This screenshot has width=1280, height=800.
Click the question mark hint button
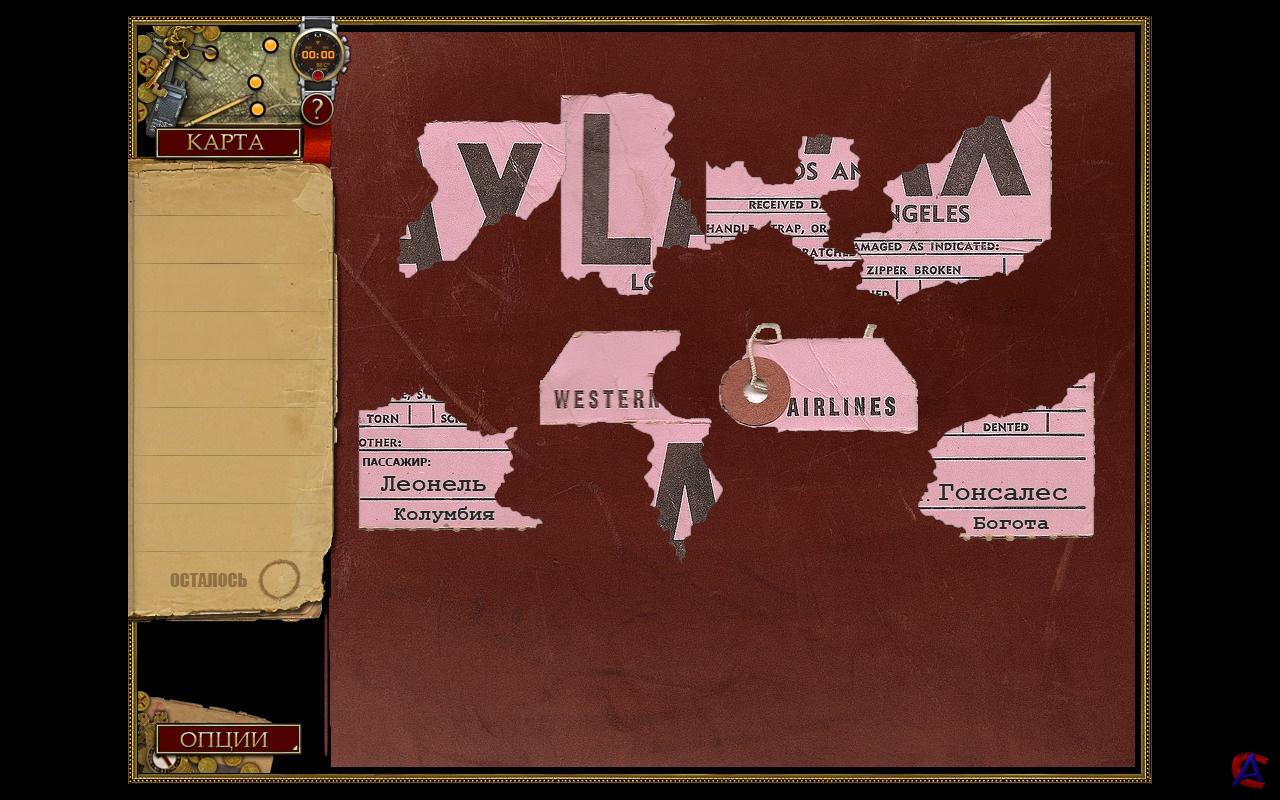pyautogui.click(x=317, y=109)
